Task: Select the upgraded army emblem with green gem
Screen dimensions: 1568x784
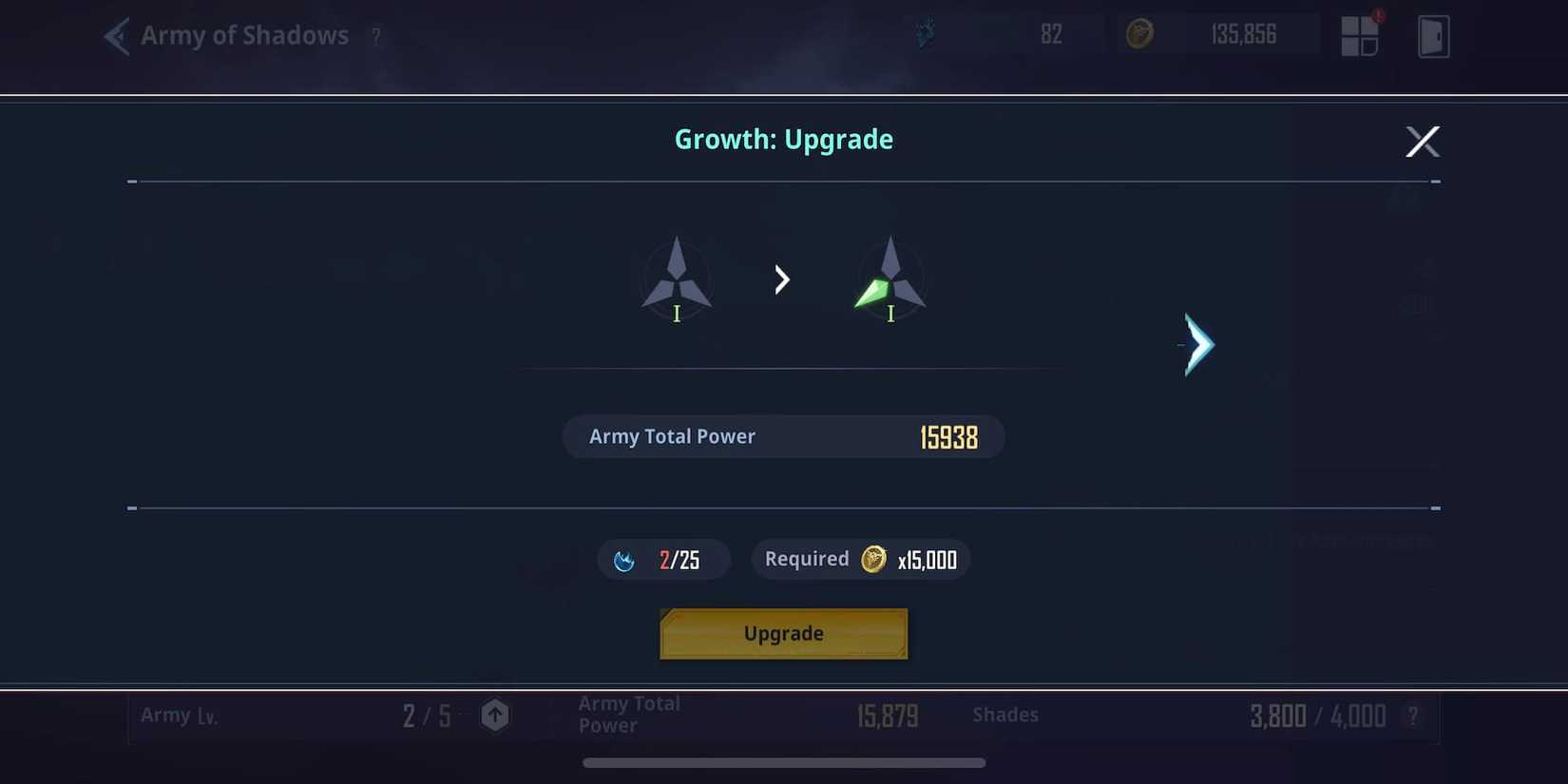Action: [890, 278]
